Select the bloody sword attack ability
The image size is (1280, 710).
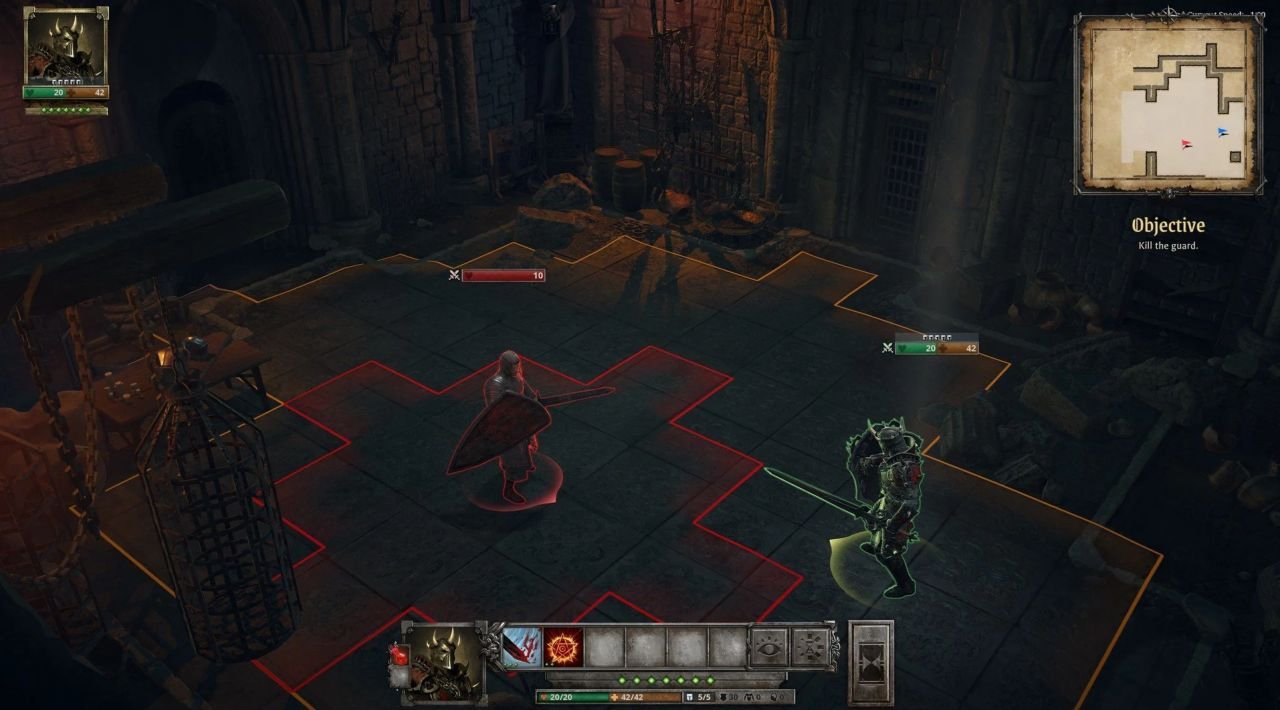(522, 647)
